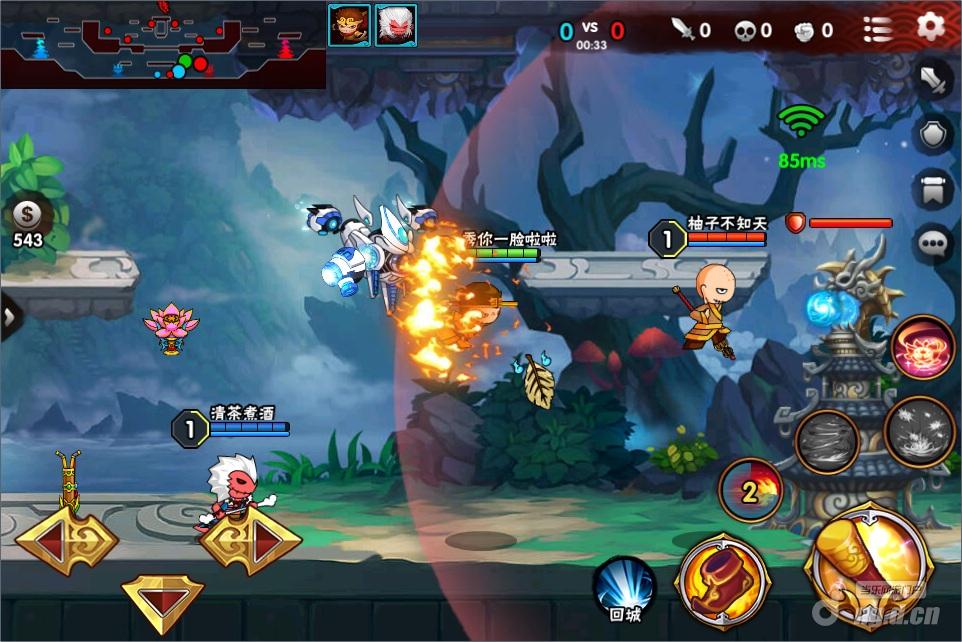Activate the 回城 recall skill

point(624,589)
